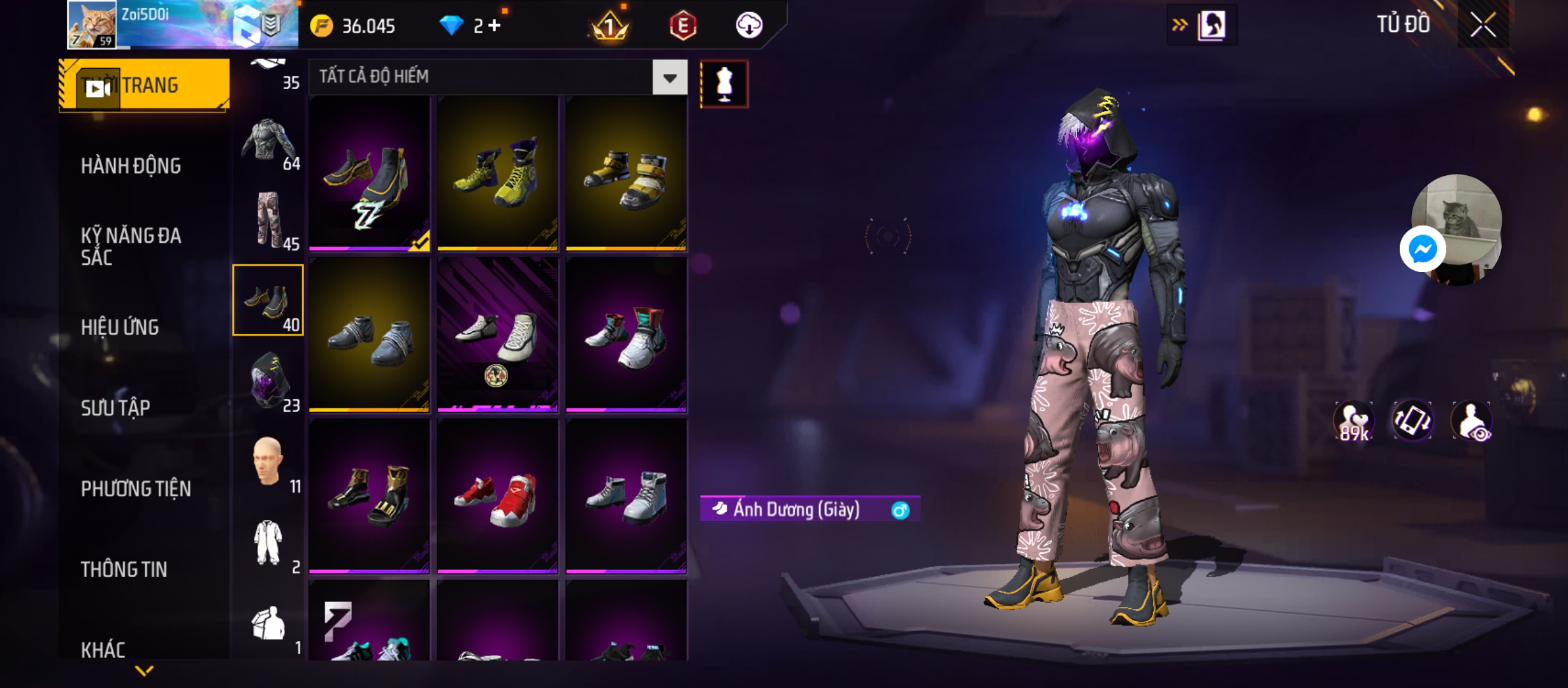The image size is (1568, 688).
Task: Equip the yellow and purple high-top boots
Action: click(x=497, y=173)
